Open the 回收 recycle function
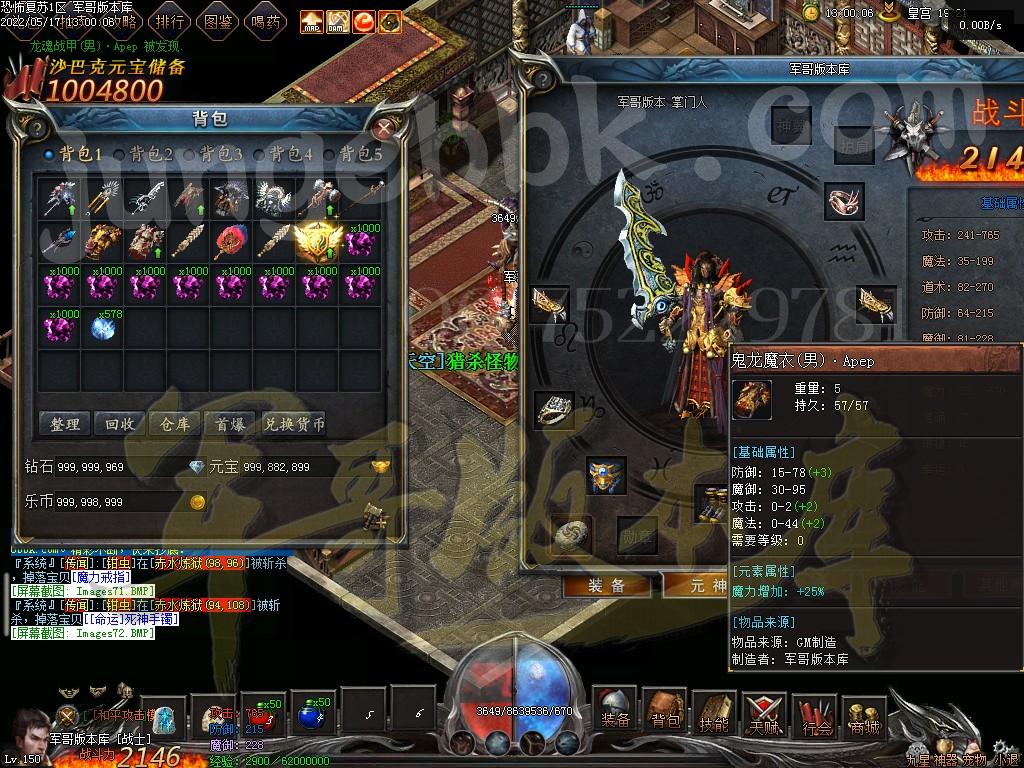This screenshot has width=1024, height=768. (x=120, y=424)
